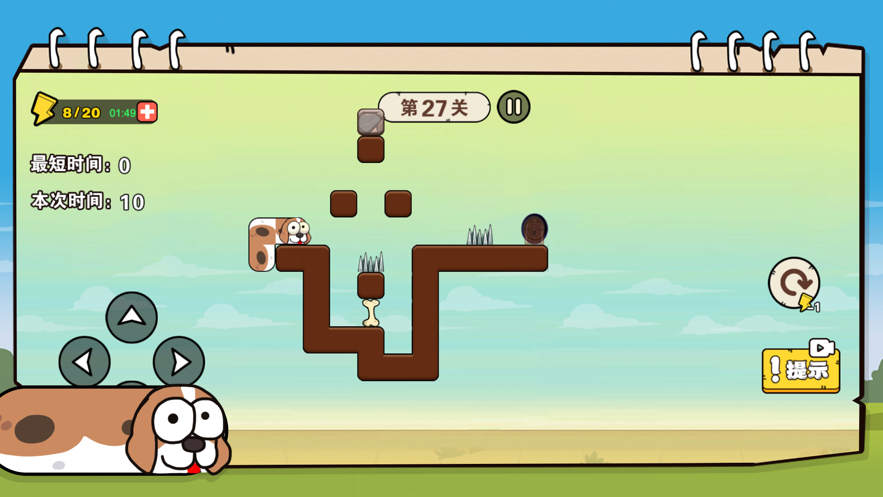Move right with the right arrow
Screen dimensions: 883x497
pos(179,360)
